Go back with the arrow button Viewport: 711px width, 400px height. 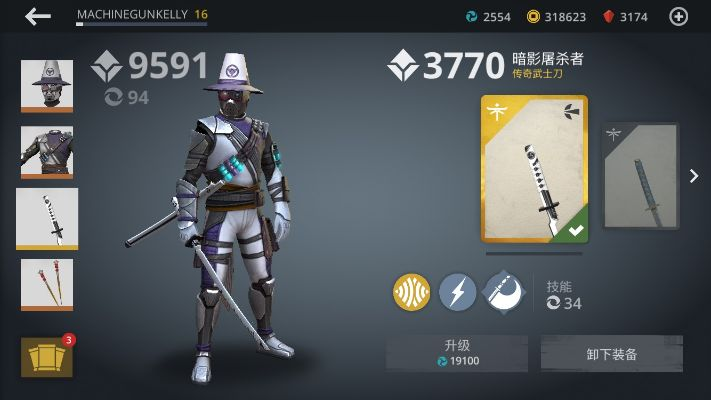(38, 16)
